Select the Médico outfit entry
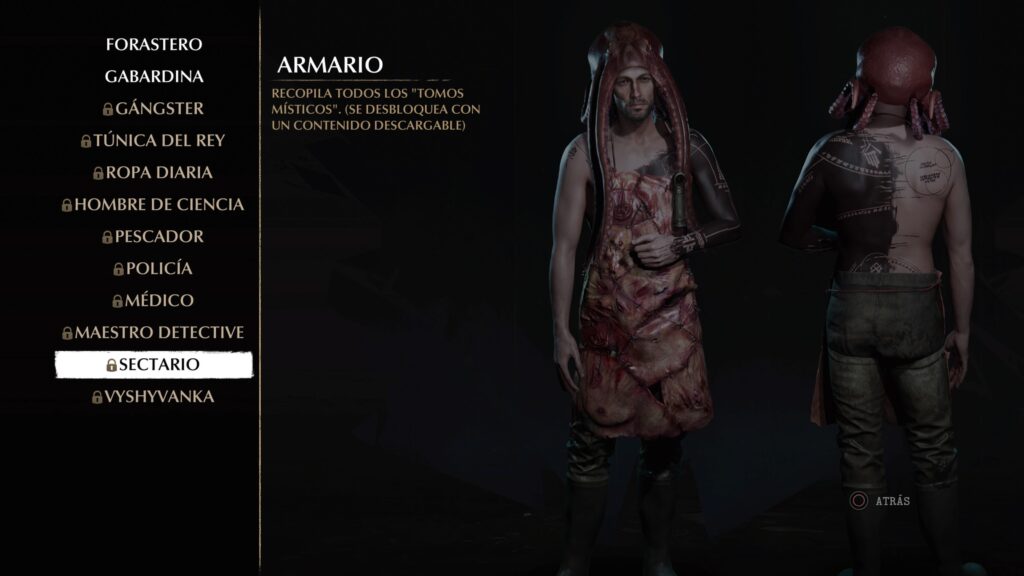 (x=154, y=300)
